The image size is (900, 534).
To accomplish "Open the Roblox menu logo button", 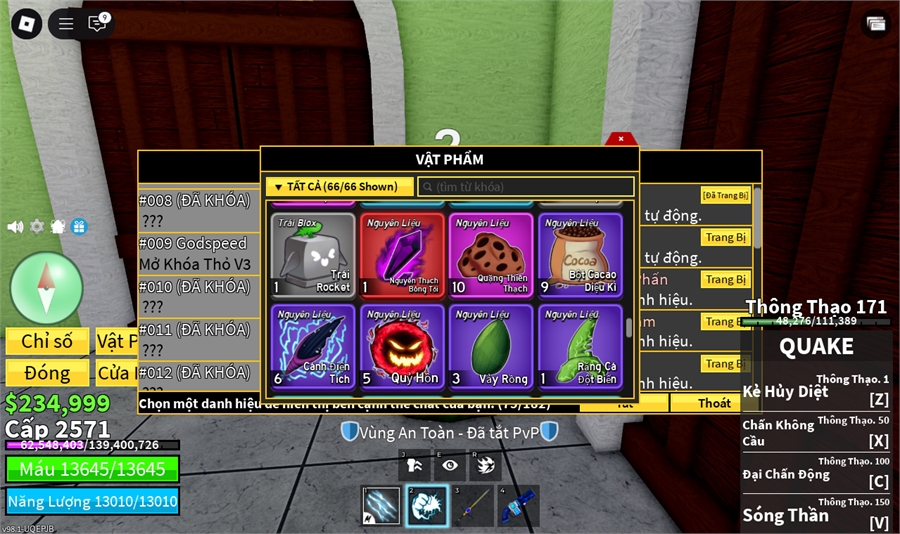I will click(24, 24).
